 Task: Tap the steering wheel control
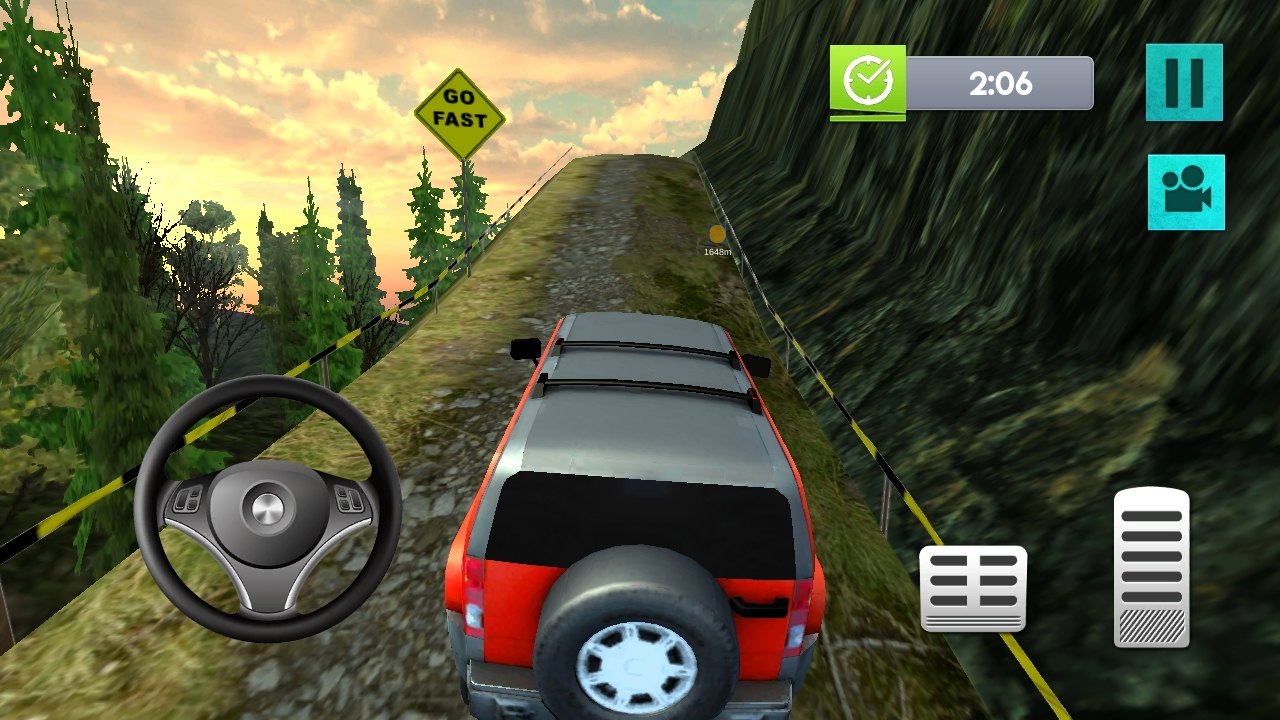268,508
